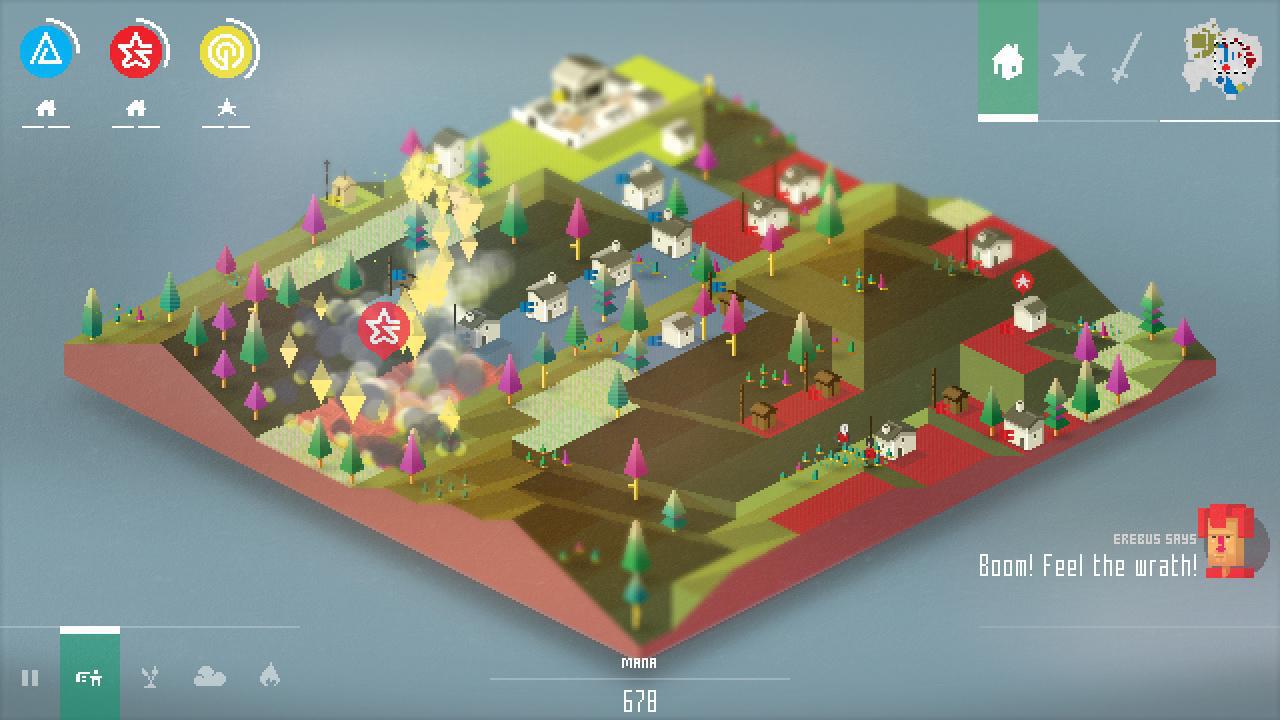Open the star objectives tab
The width and height of the screenshot is (1280, 720).
[1069, 62]
